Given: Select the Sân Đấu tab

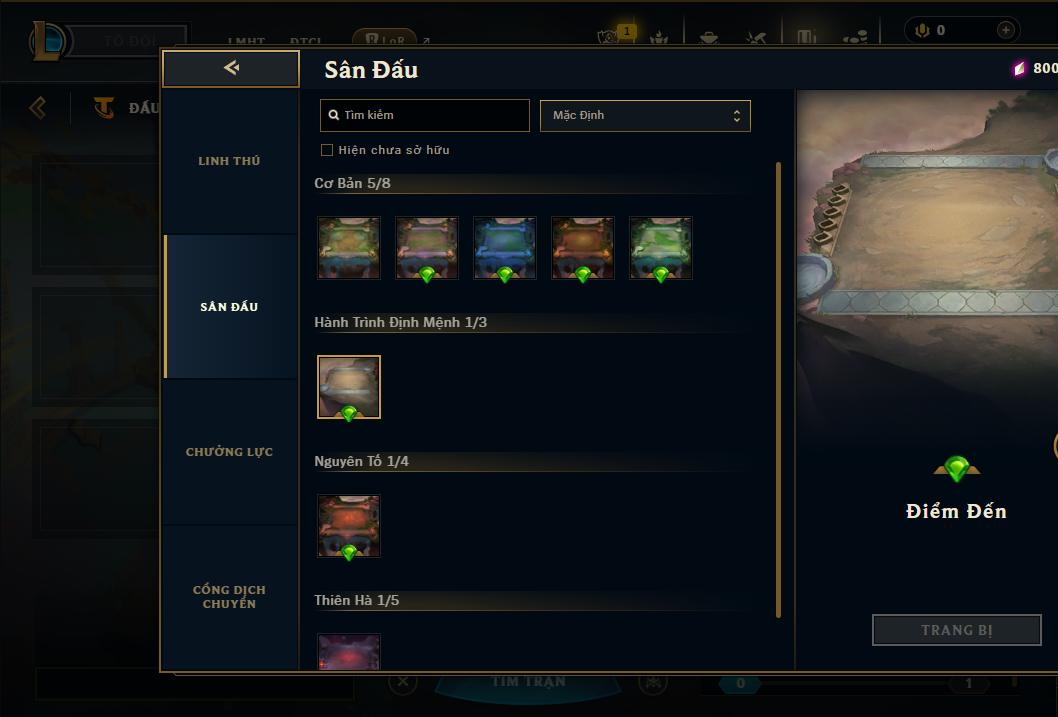Looking at the screenshot, I should pyautogui.click(x=229, y=307).
